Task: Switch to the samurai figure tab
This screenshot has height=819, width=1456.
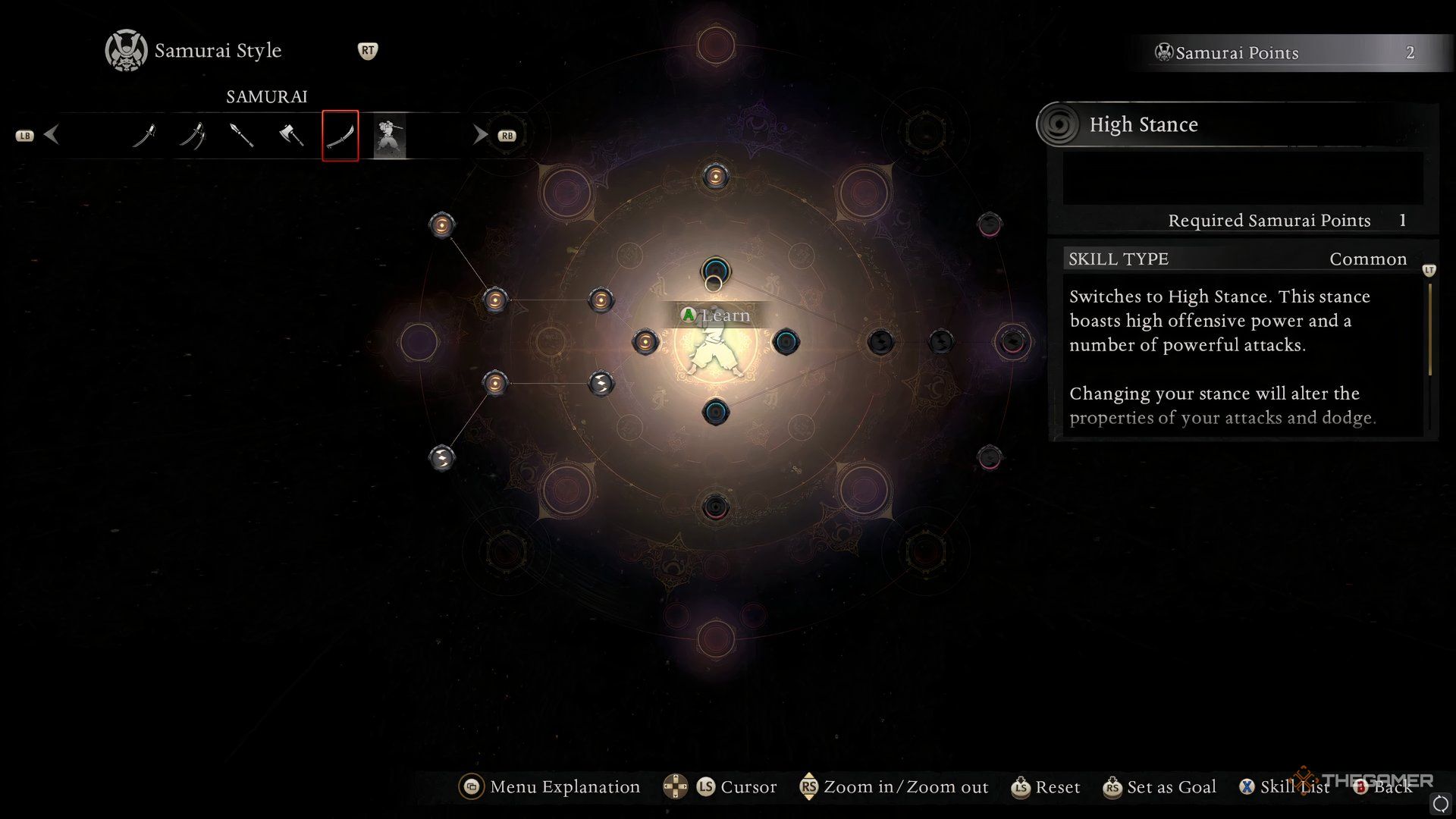Action: tap(390, 136)
